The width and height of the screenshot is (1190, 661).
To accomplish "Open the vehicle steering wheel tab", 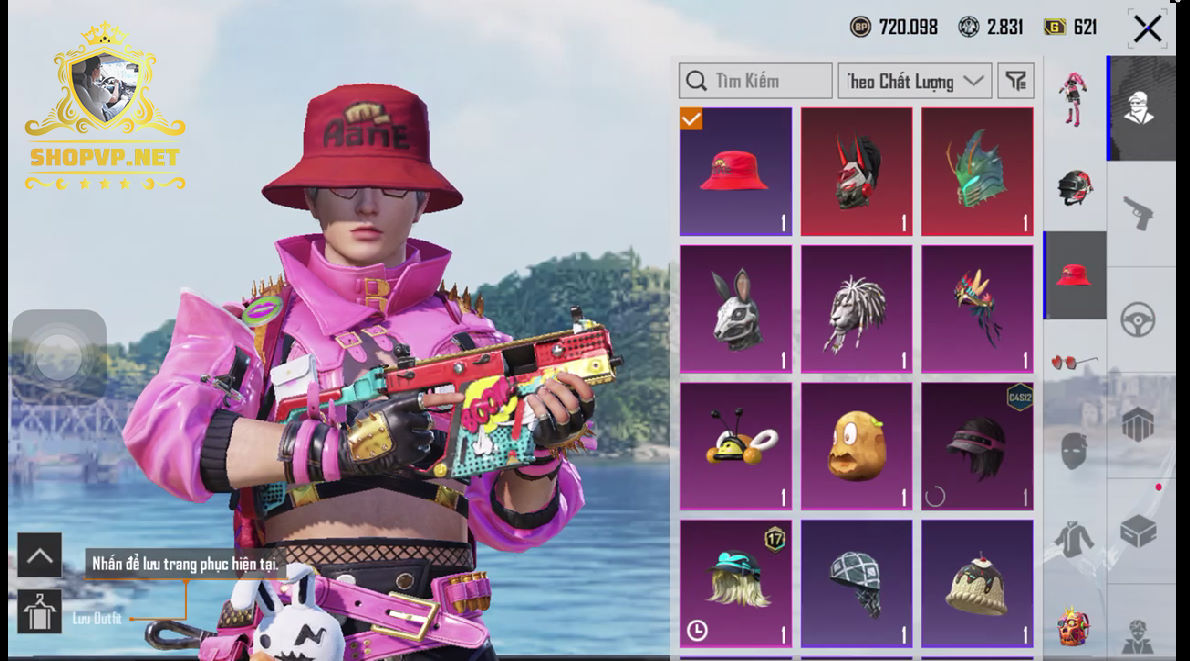I will click(1139, 320).
